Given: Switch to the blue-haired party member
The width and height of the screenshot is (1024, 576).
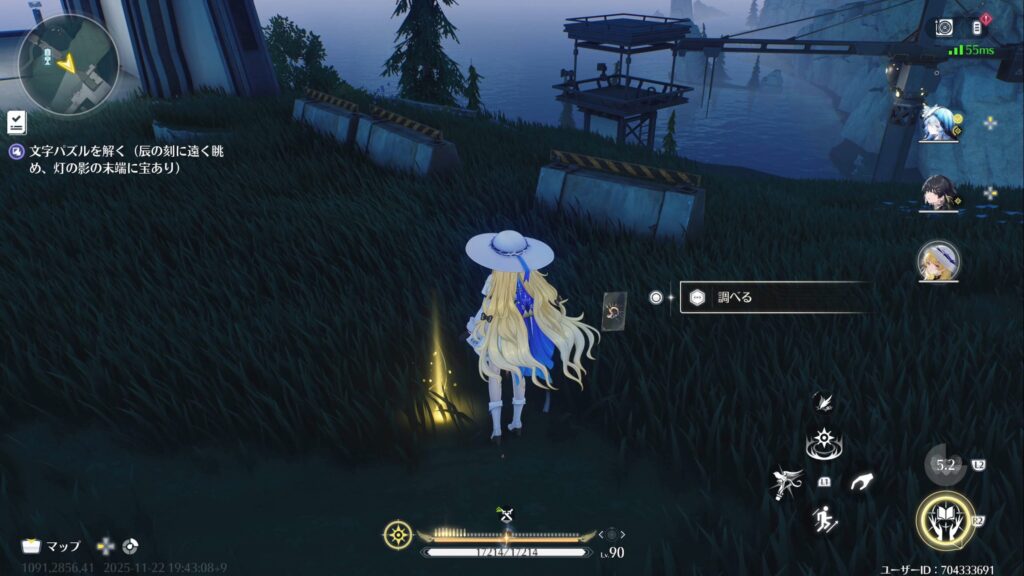Looking at the screenshot, I should (940, 124).
